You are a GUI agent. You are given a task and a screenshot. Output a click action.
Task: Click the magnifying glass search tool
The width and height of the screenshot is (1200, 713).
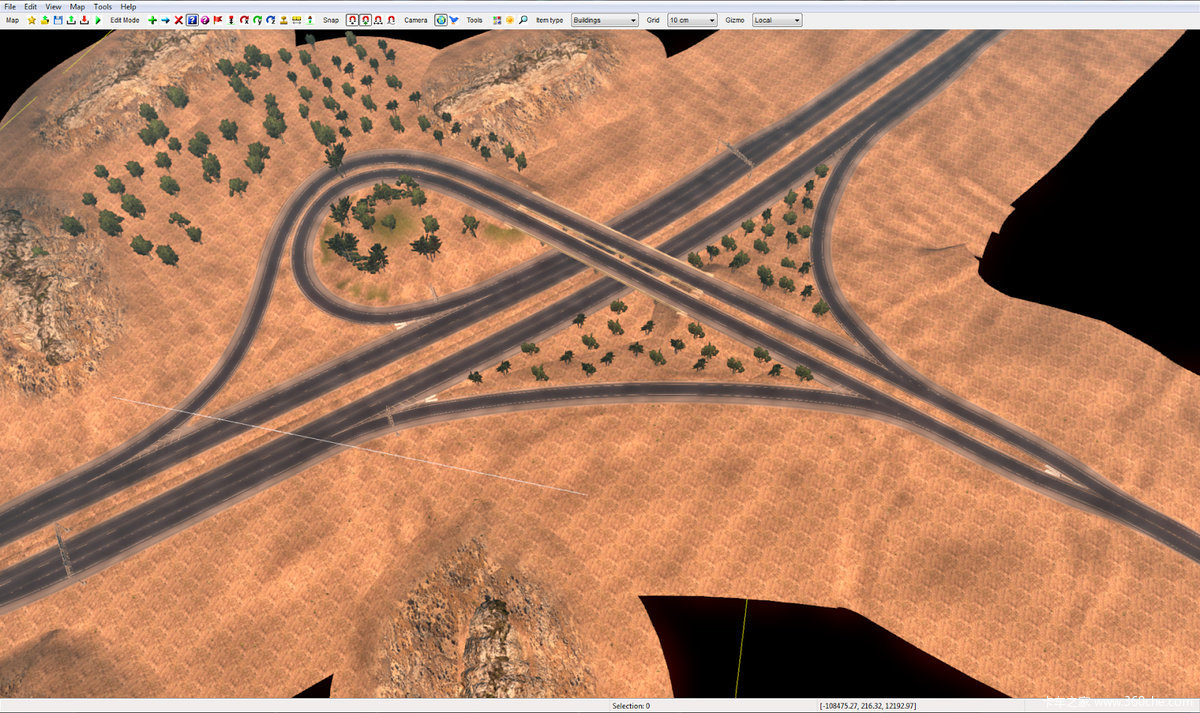pos(523,20)
